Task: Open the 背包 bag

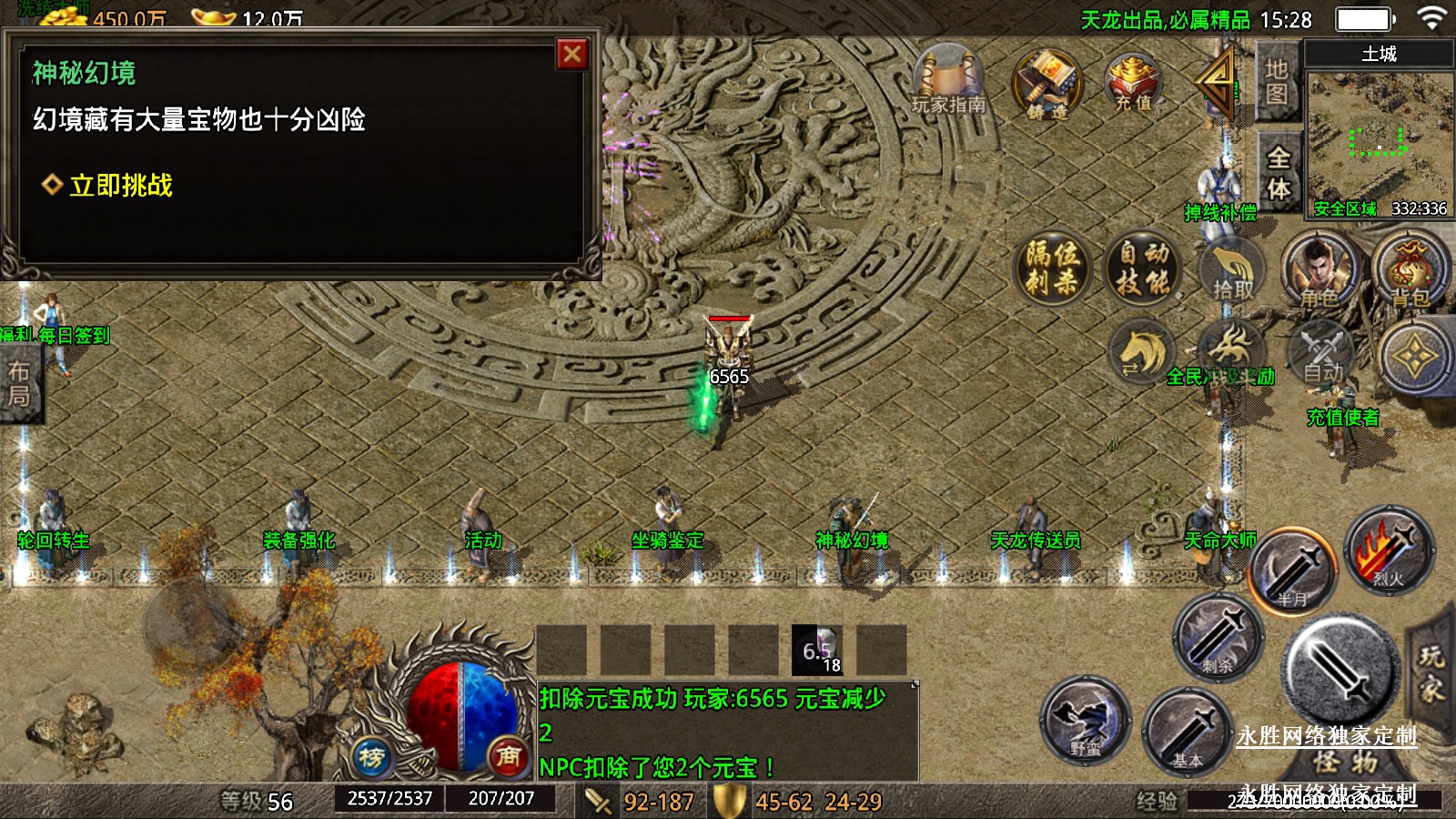Action: (x=1410, y=270)
